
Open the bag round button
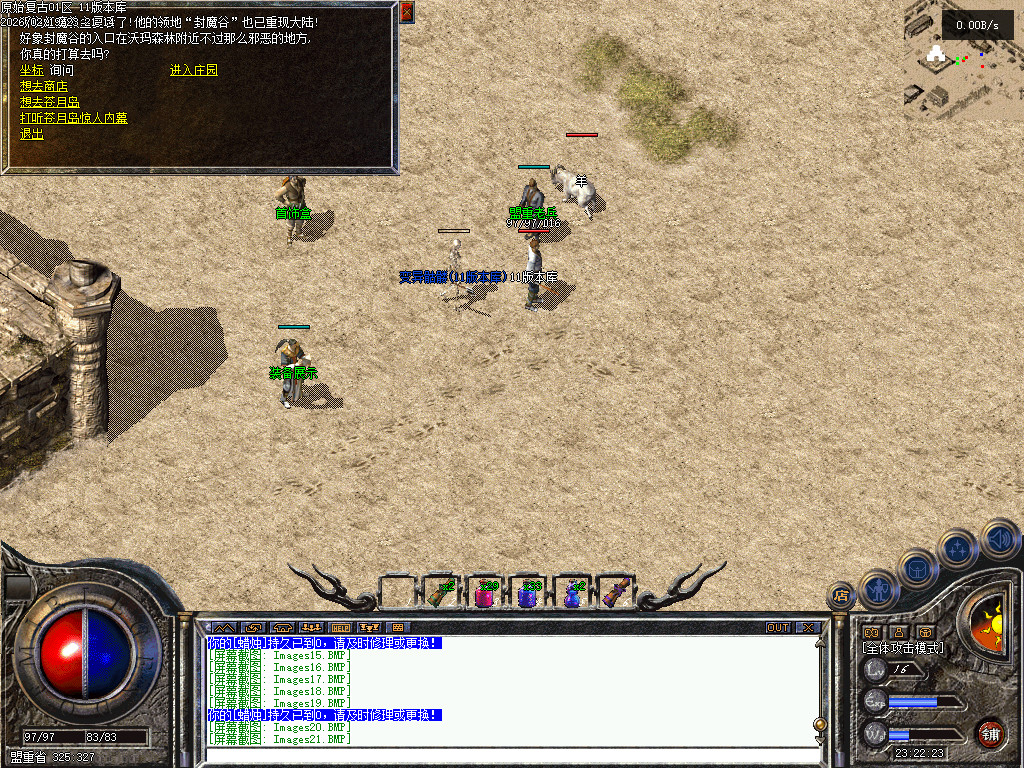coord(918,568)
